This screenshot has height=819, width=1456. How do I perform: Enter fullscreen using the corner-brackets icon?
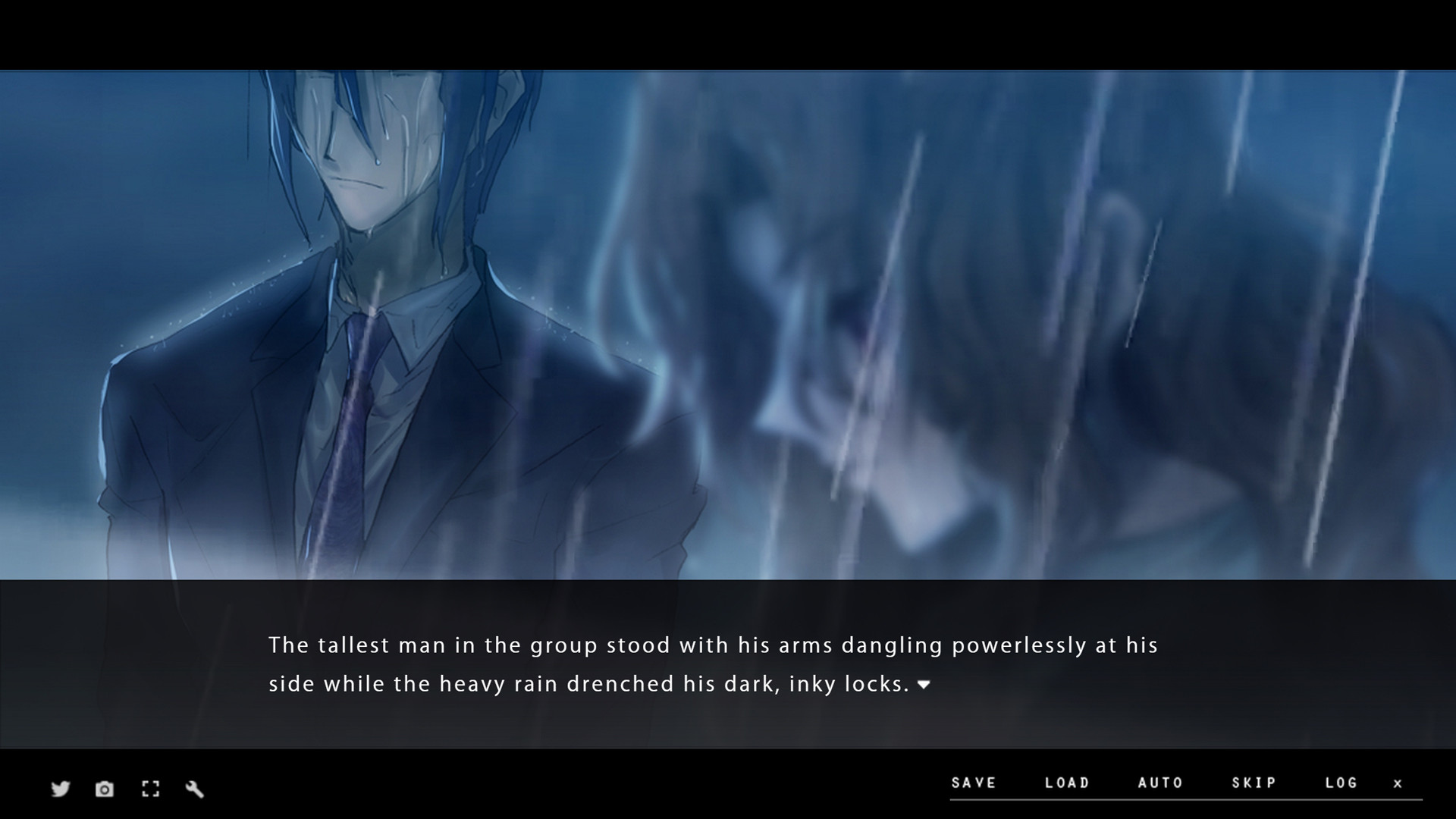150,789
